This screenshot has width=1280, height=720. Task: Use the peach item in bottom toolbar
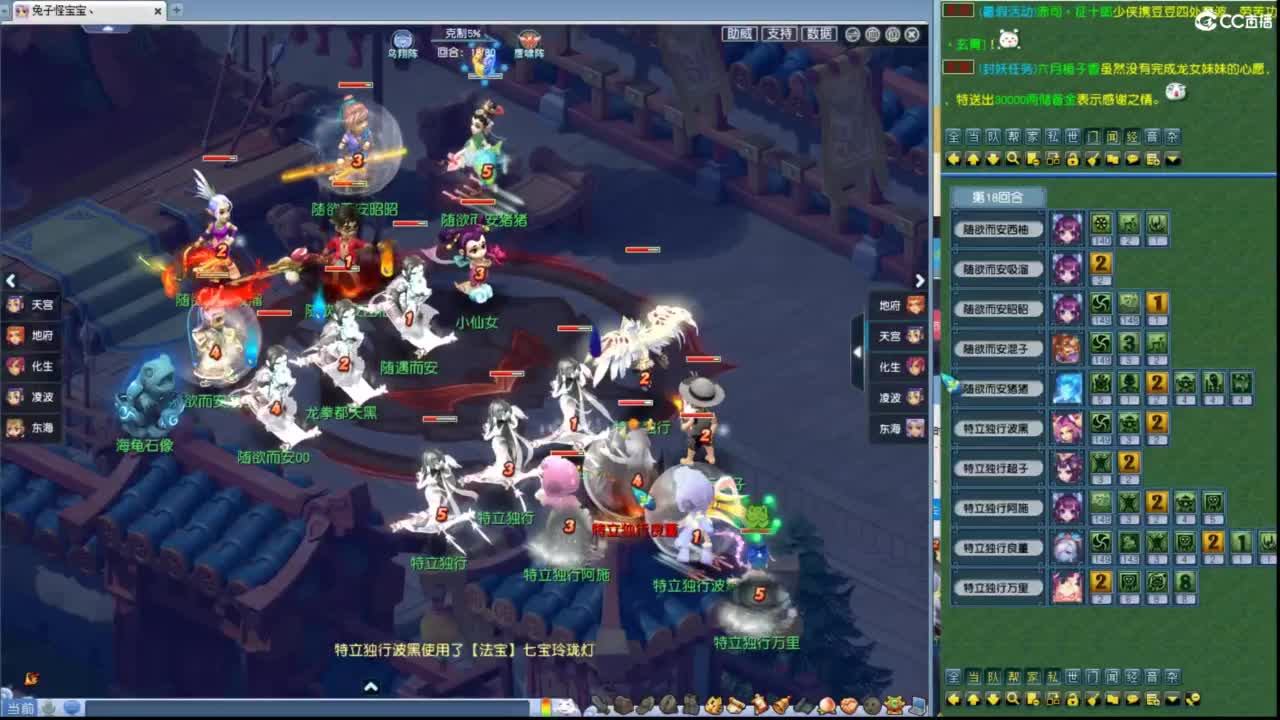(829, 704)
